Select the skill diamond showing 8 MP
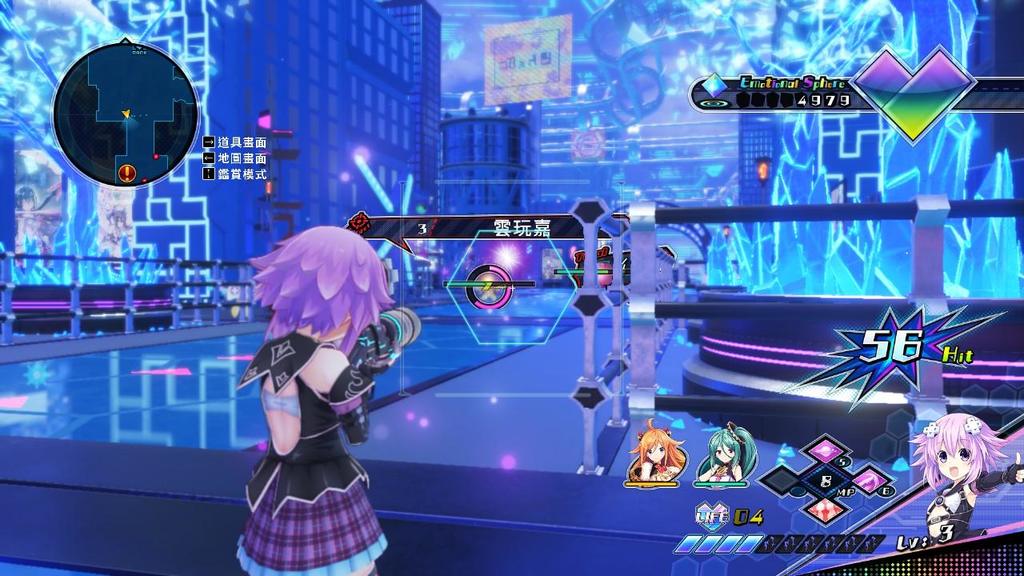The image size is (1024, 576). pyautogui.click(x=826, y=480)
